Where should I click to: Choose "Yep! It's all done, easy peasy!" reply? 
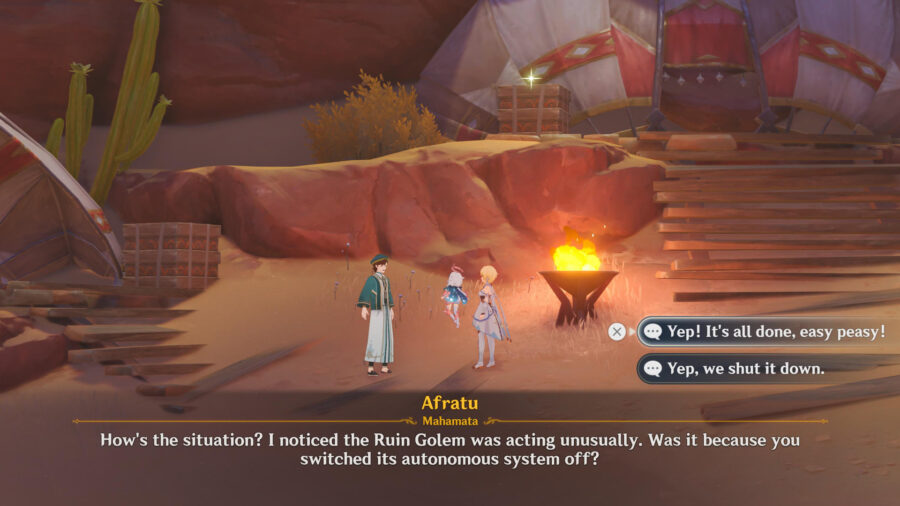tap(767, 331)
